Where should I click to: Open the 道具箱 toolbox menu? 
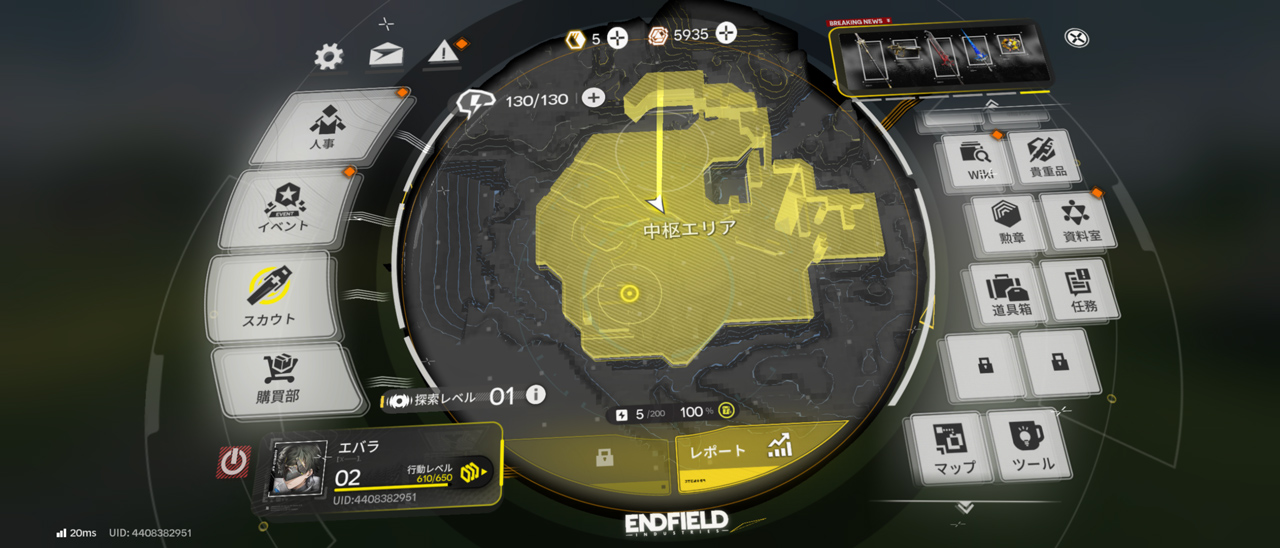[1010, 294]
